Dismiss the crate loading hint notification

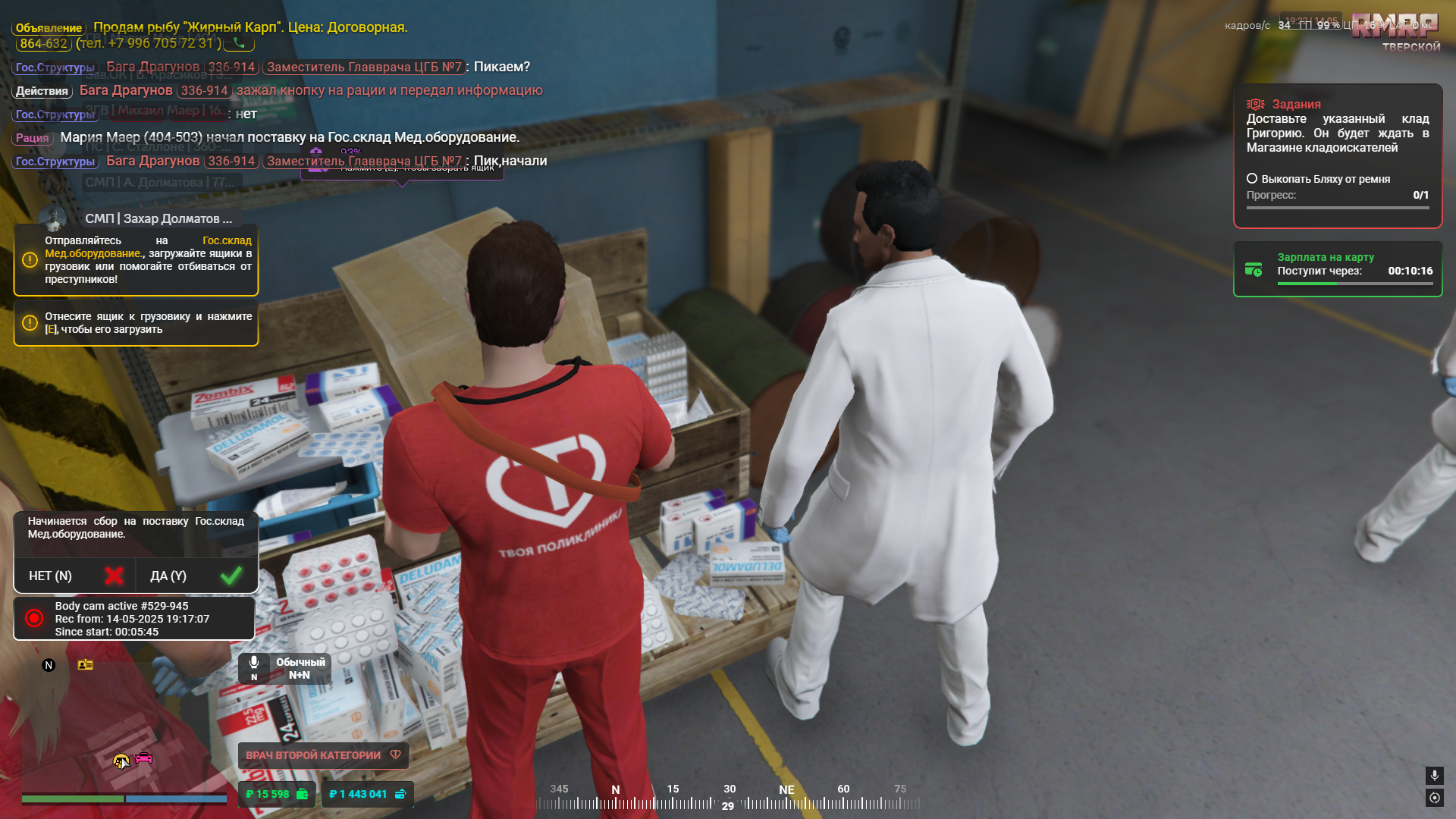click(x=136, y=323)
